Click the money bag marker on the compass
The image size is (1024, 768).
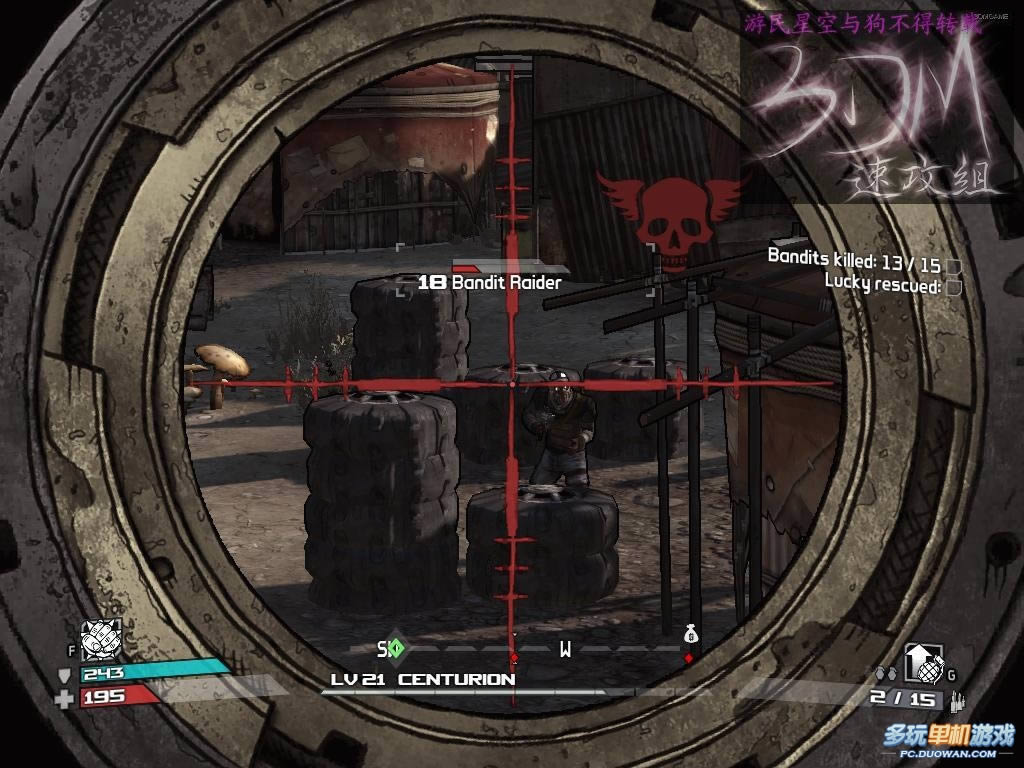coord(689,634)
